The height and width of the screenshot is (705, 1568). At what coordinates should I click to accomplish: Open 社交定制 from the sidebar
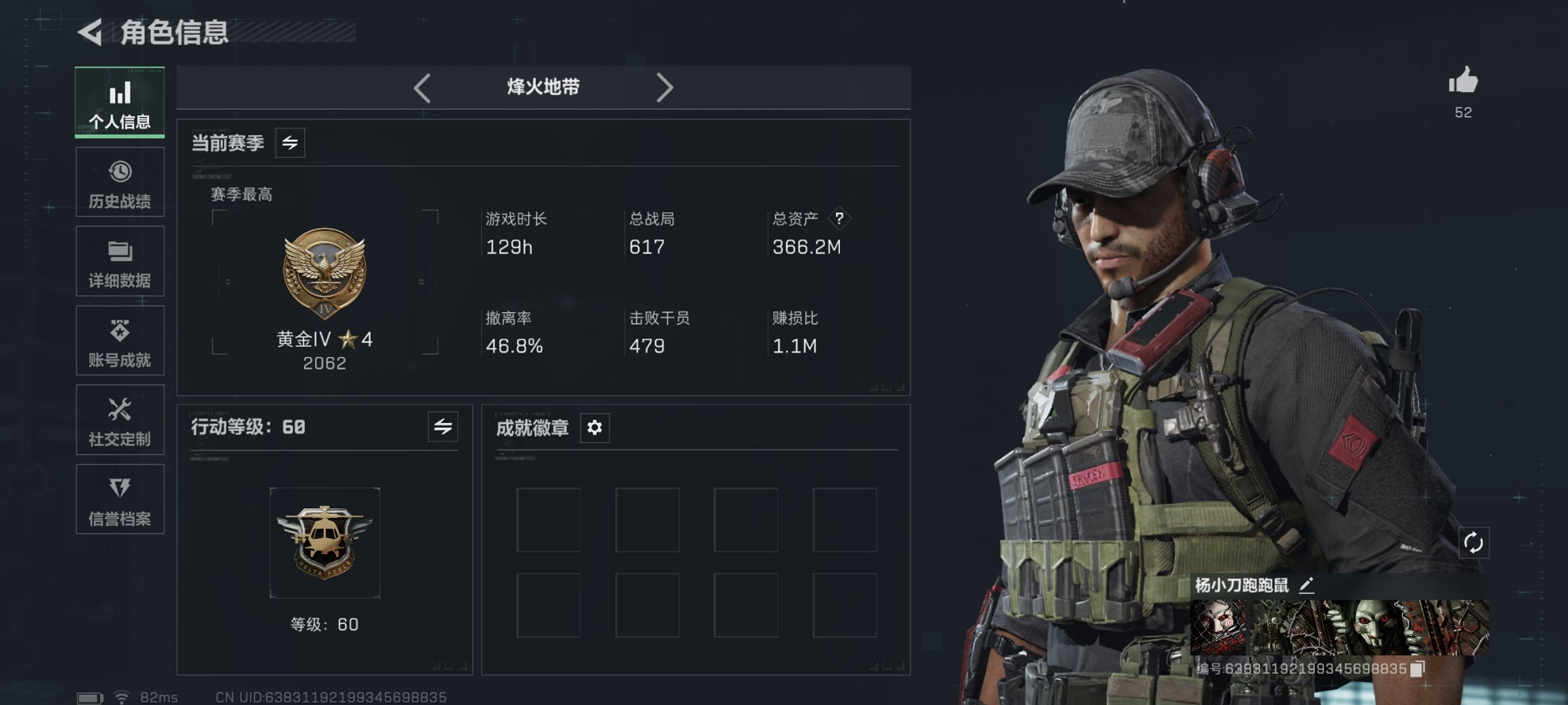pos(120,420)
